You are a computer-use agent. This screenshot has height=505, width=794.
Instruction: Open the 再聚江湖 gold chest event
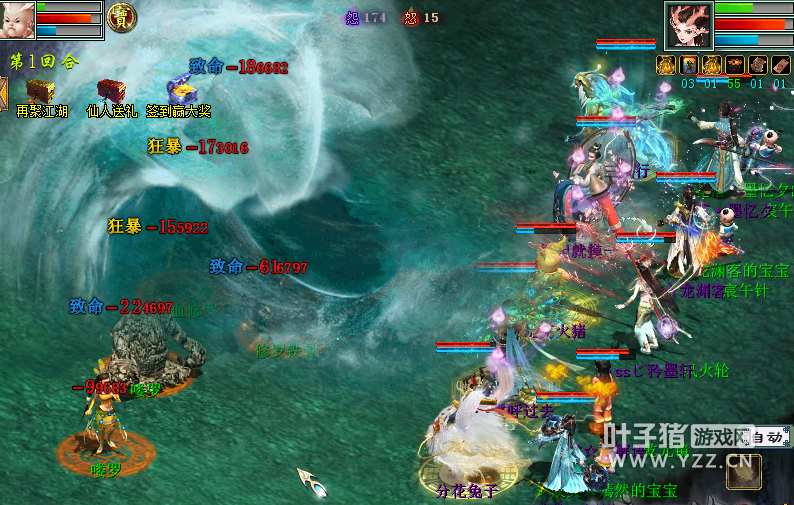point(40,91)
